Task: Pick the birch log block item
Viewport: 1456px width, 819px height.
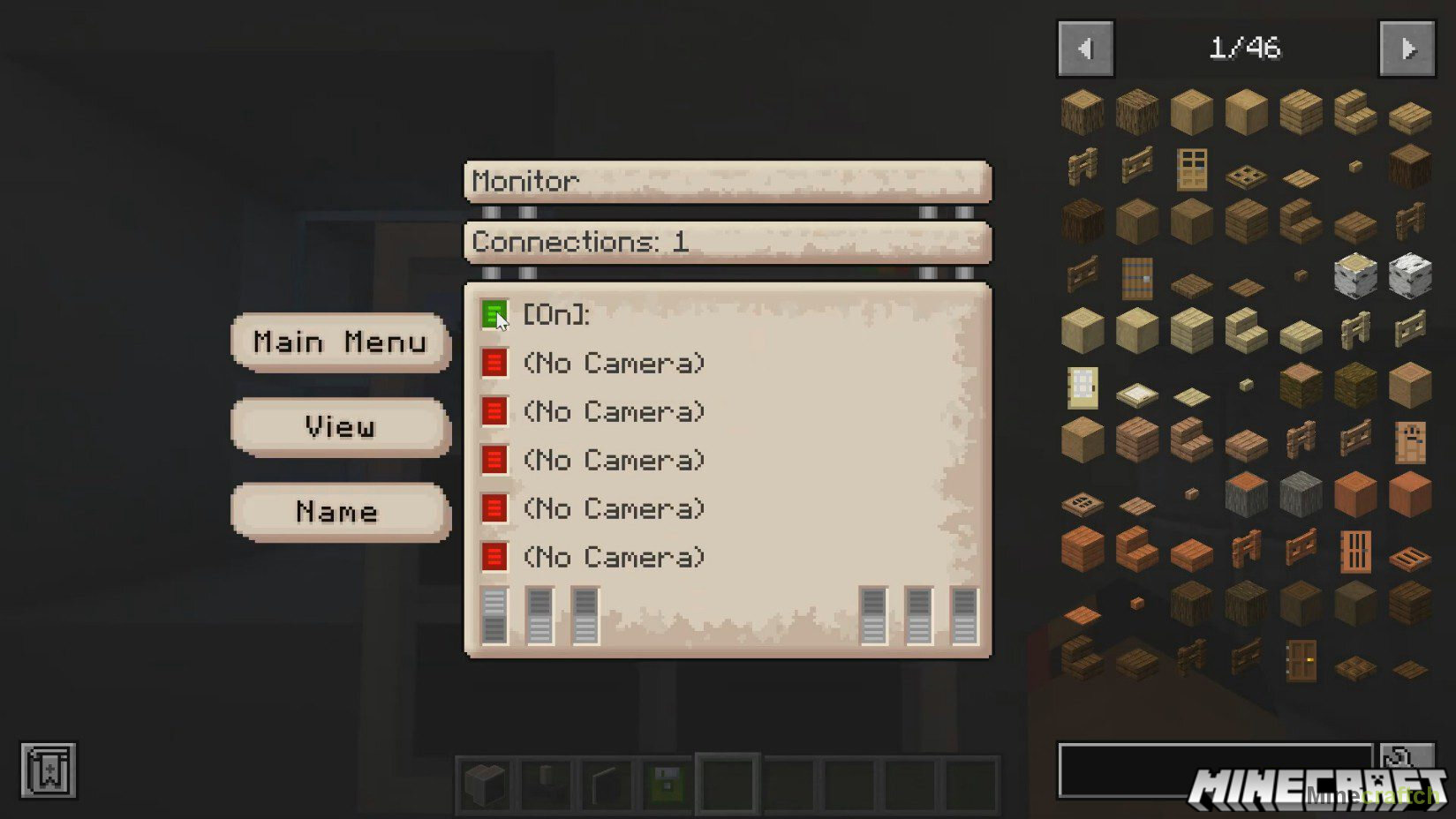Action: [x=1355, y=276]
